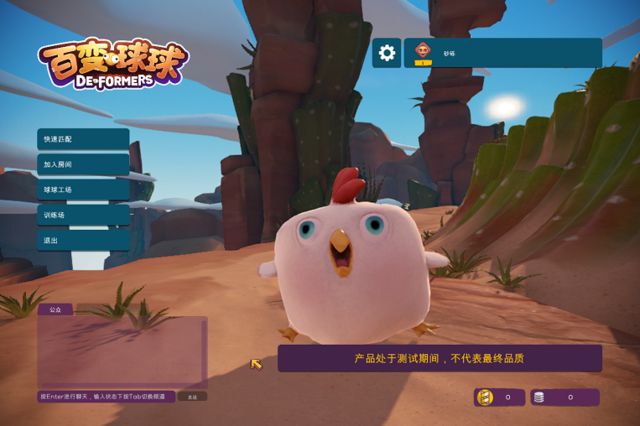
Task: Switch to the 公众 public chat tab
Action: [55, 310]
